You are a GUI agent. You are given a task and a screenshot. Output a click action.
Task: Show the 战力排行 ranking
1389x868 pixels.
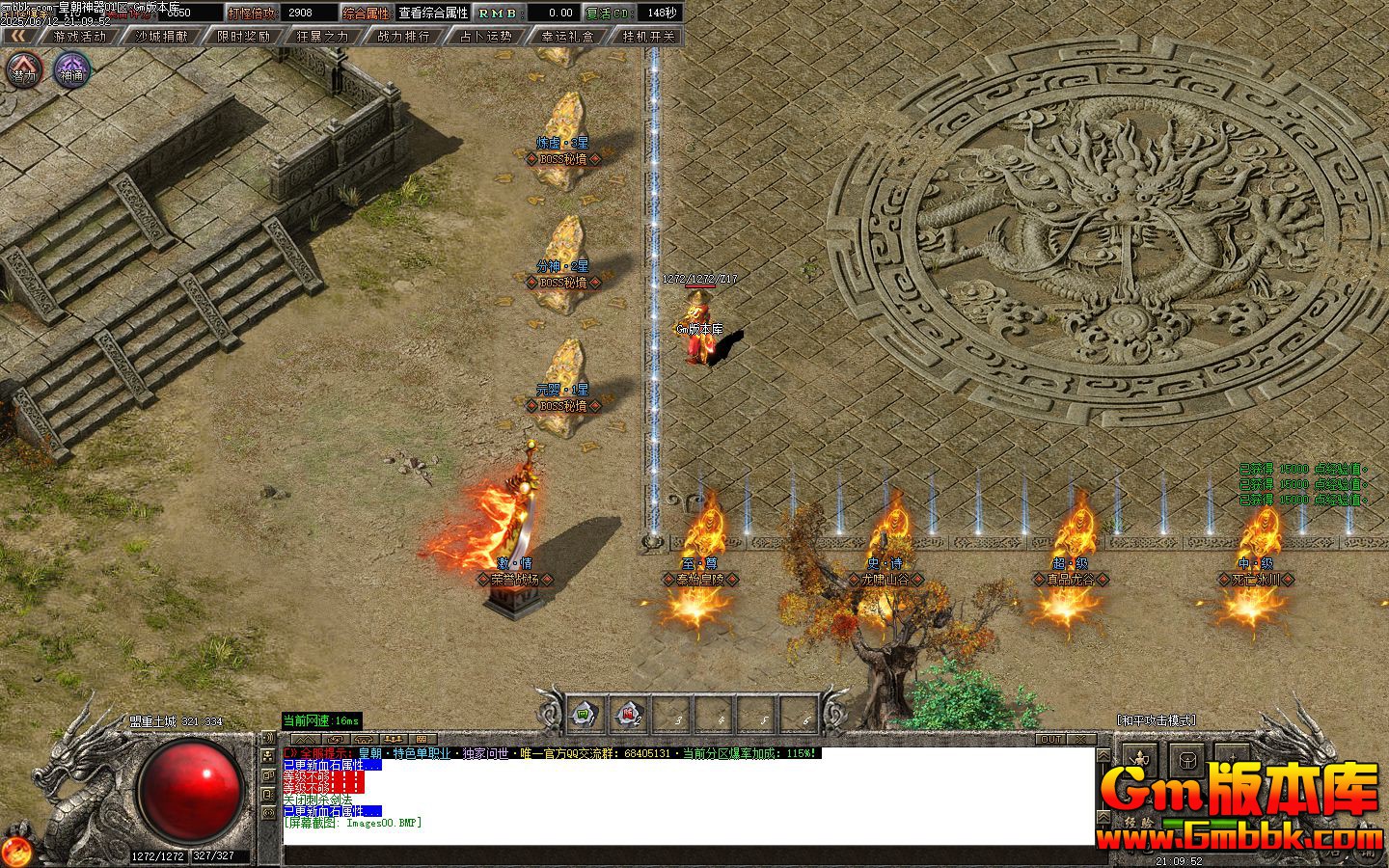pyautogui.click(x=405, y=37)
